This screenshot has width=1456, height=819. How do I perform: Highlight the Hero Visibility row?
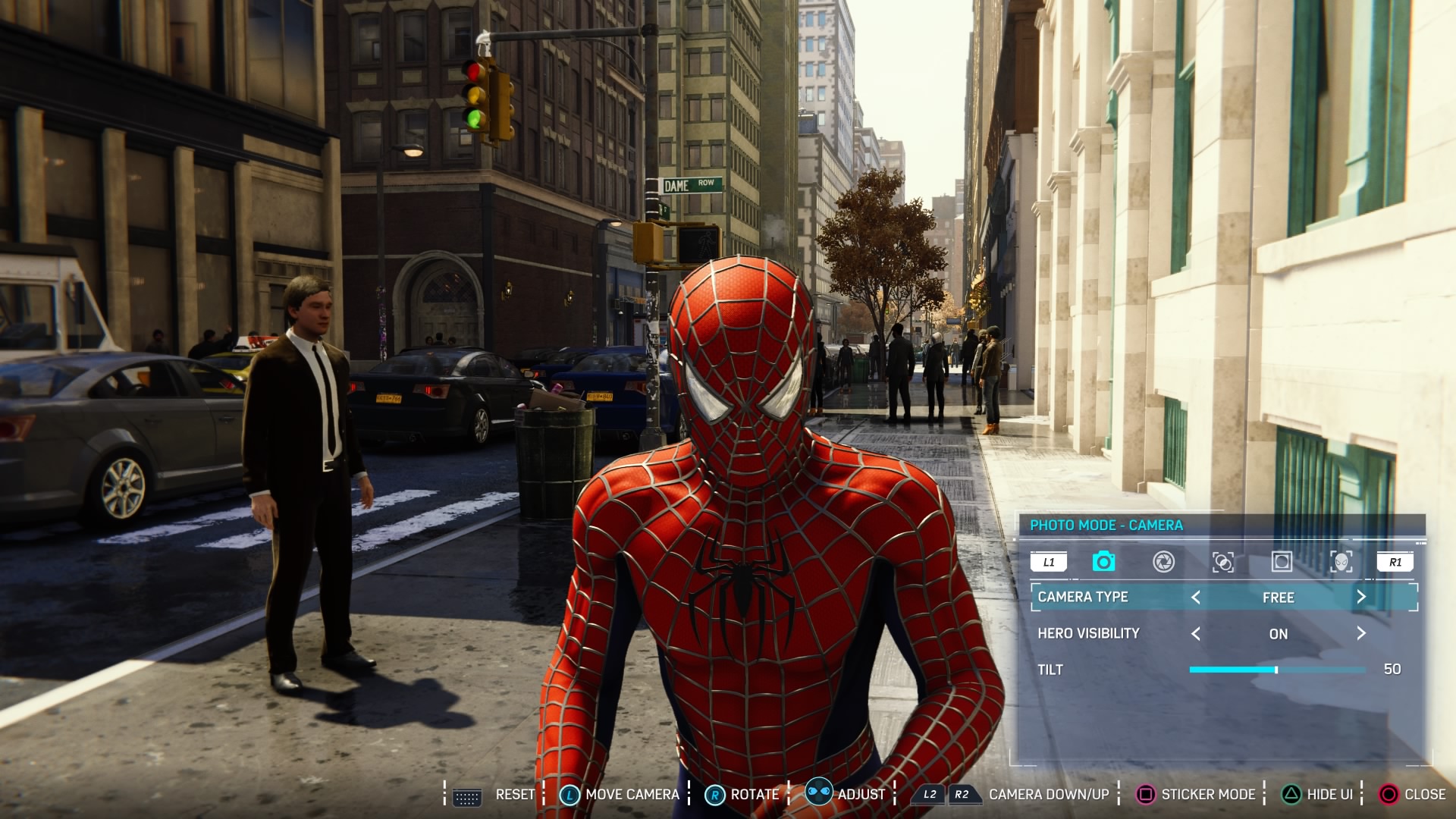click(1089, 634)
